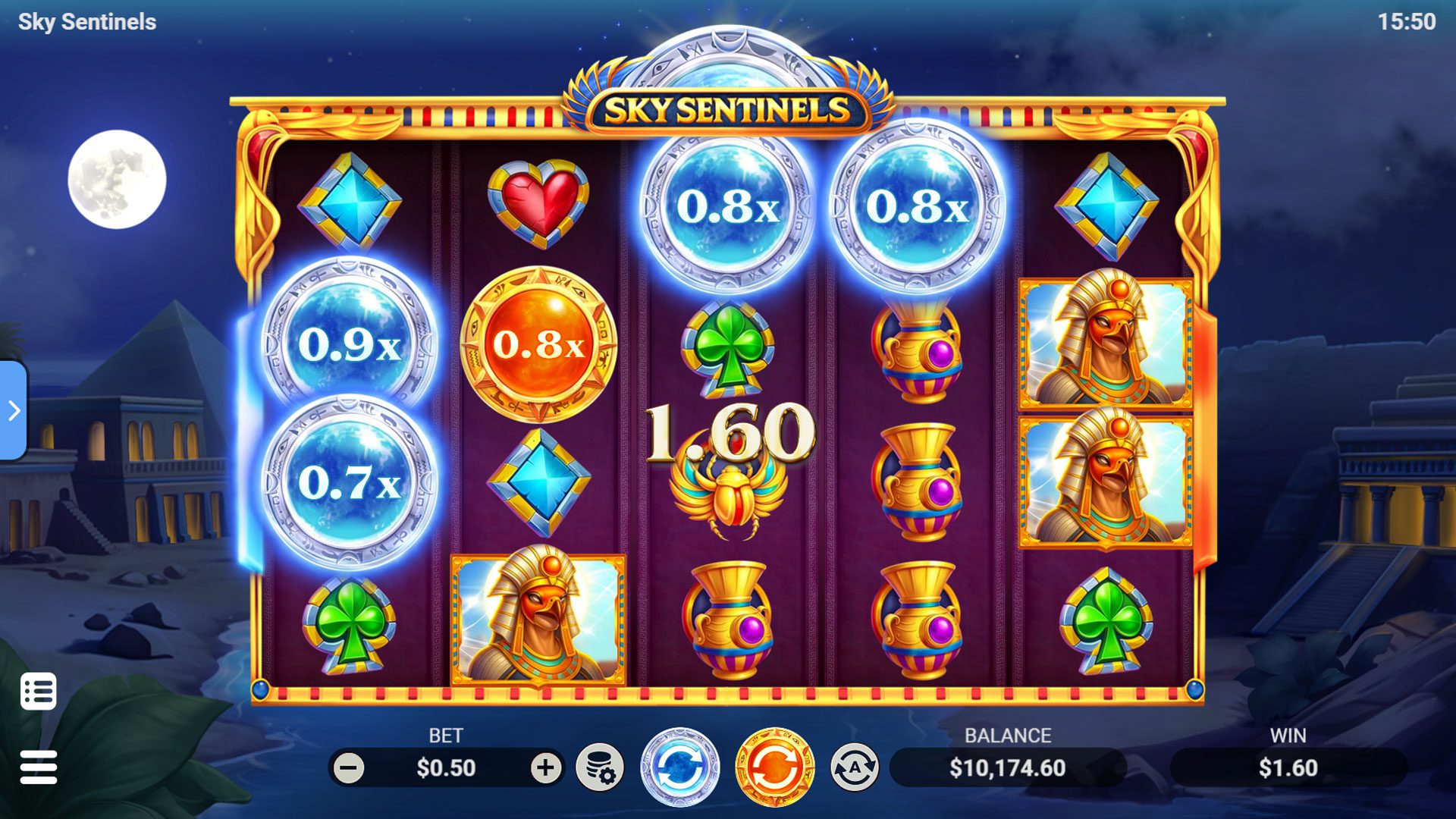Open the coin stack bet settings
Image resolution: width=1456 pixels, height=819 pixels.
pyautogui.click(x=599, y=768)
